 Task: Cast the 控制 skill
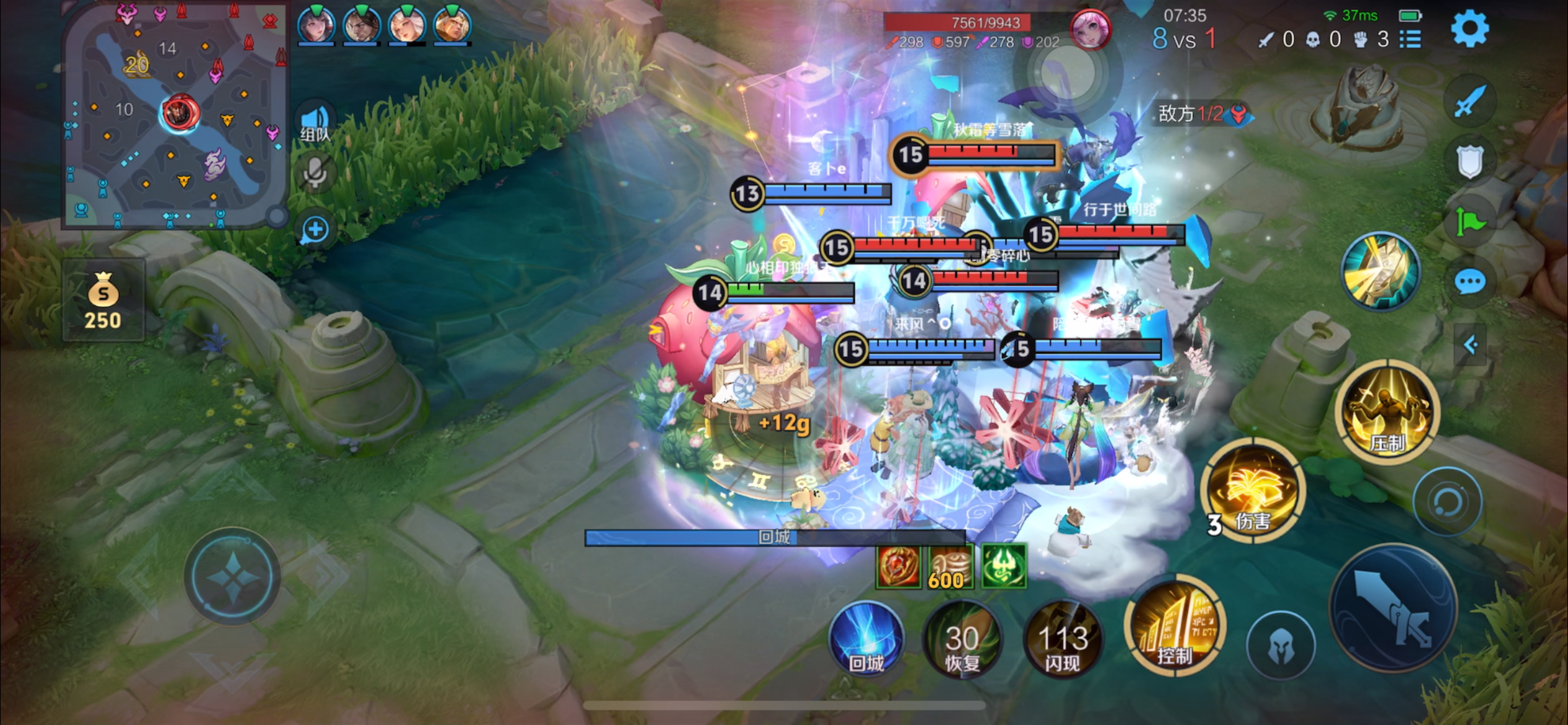pos(1174,627)
